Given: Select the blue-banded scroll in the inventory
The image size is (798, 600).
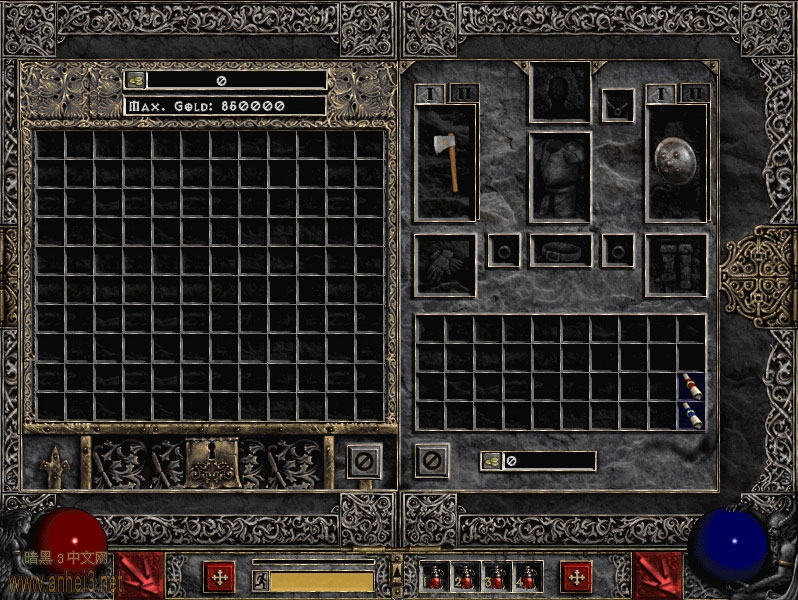Looking at the screenshot, I should 691,414.
